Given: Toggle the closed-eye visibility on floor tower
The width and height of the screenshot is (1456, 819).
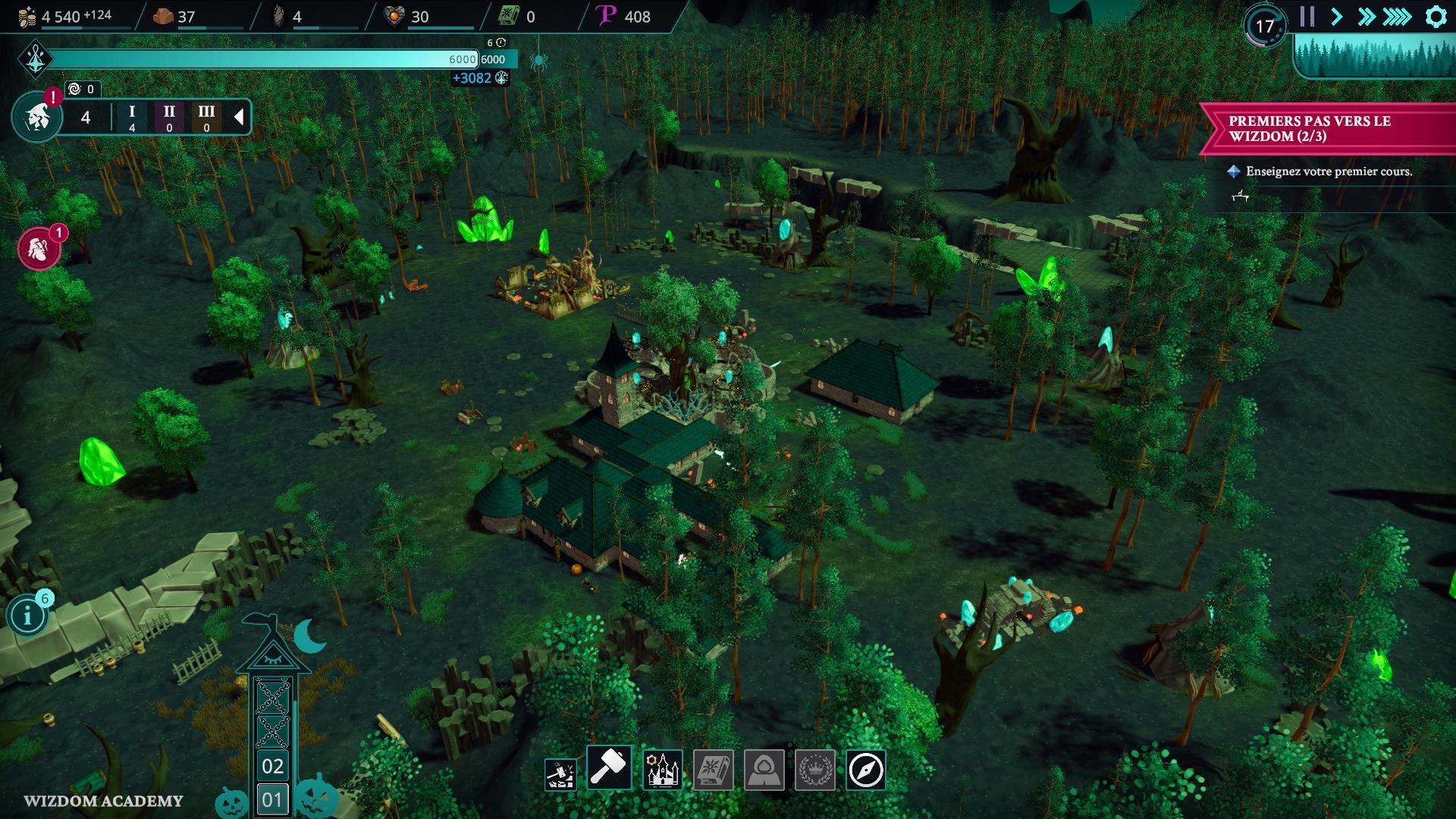Looking at the screenshot, I should [272, 654].
